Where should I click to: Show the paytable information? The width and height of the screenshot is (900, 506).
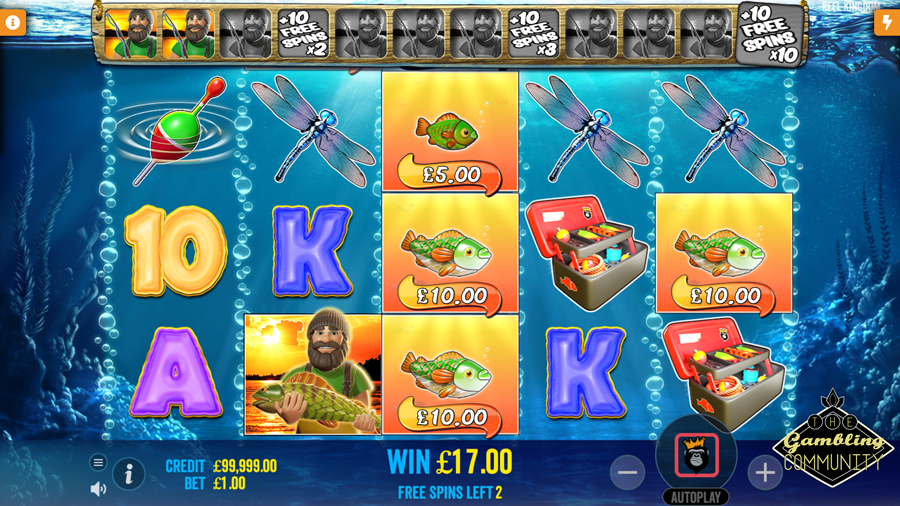129,474
